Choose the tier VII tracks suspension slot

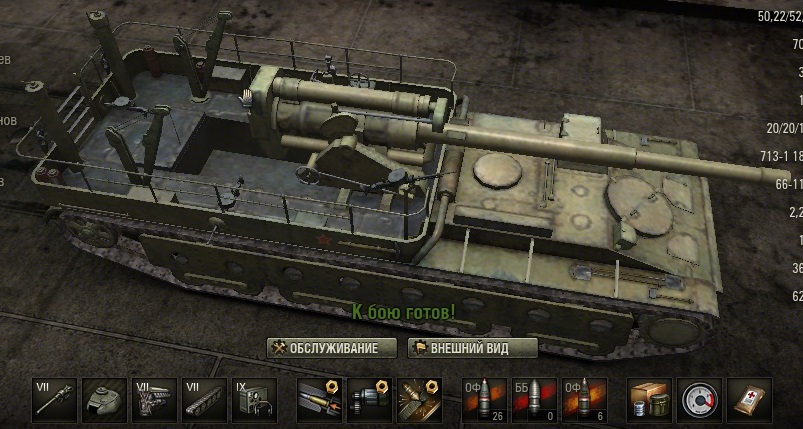pyautogui.click(x=204, y=400)
